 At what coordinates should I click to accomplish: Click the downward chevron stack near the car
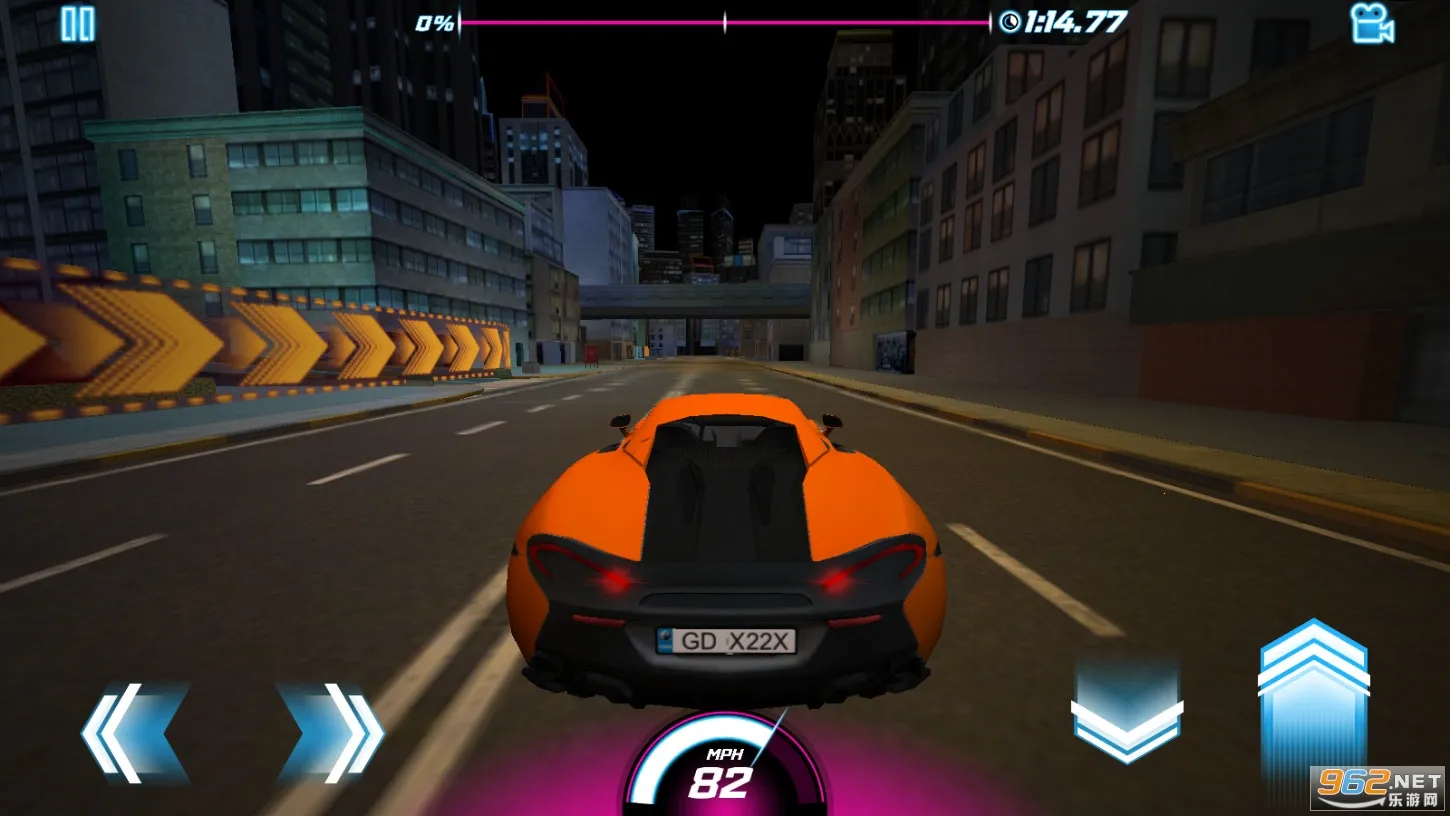pos(1128,710)
